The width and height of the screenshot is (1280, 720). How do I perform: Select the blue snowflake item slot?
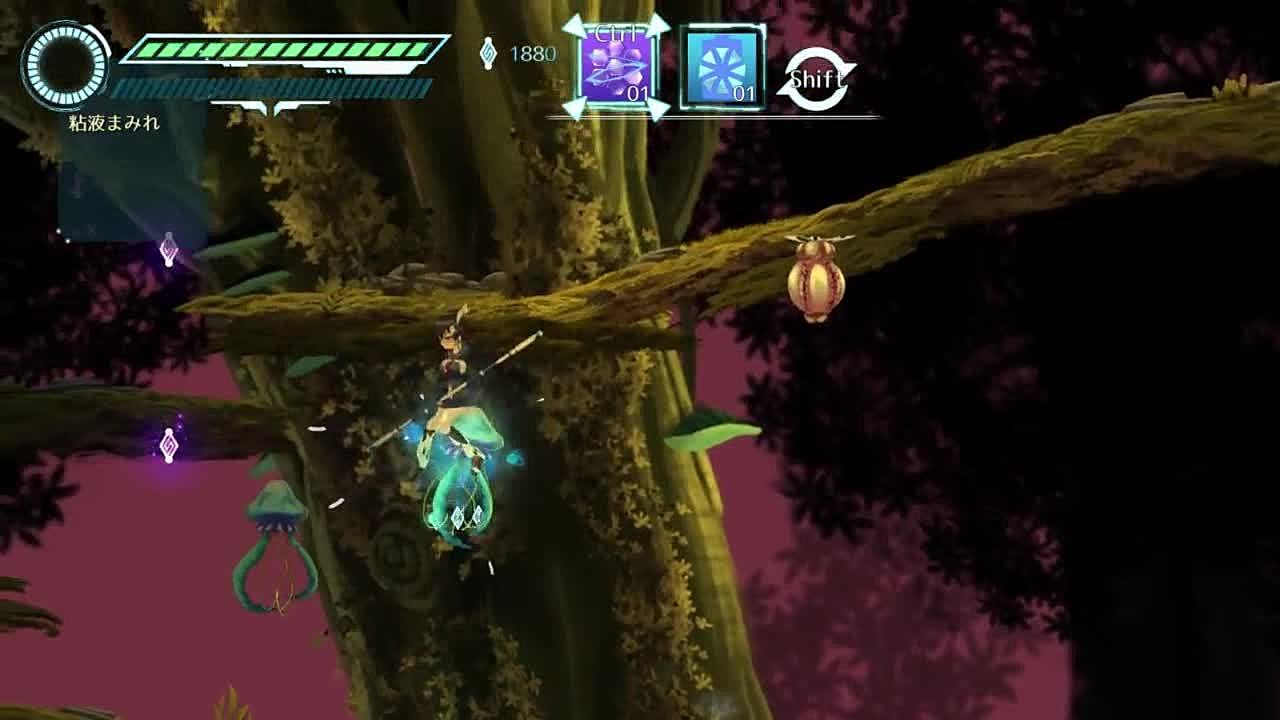click(722, 68)
